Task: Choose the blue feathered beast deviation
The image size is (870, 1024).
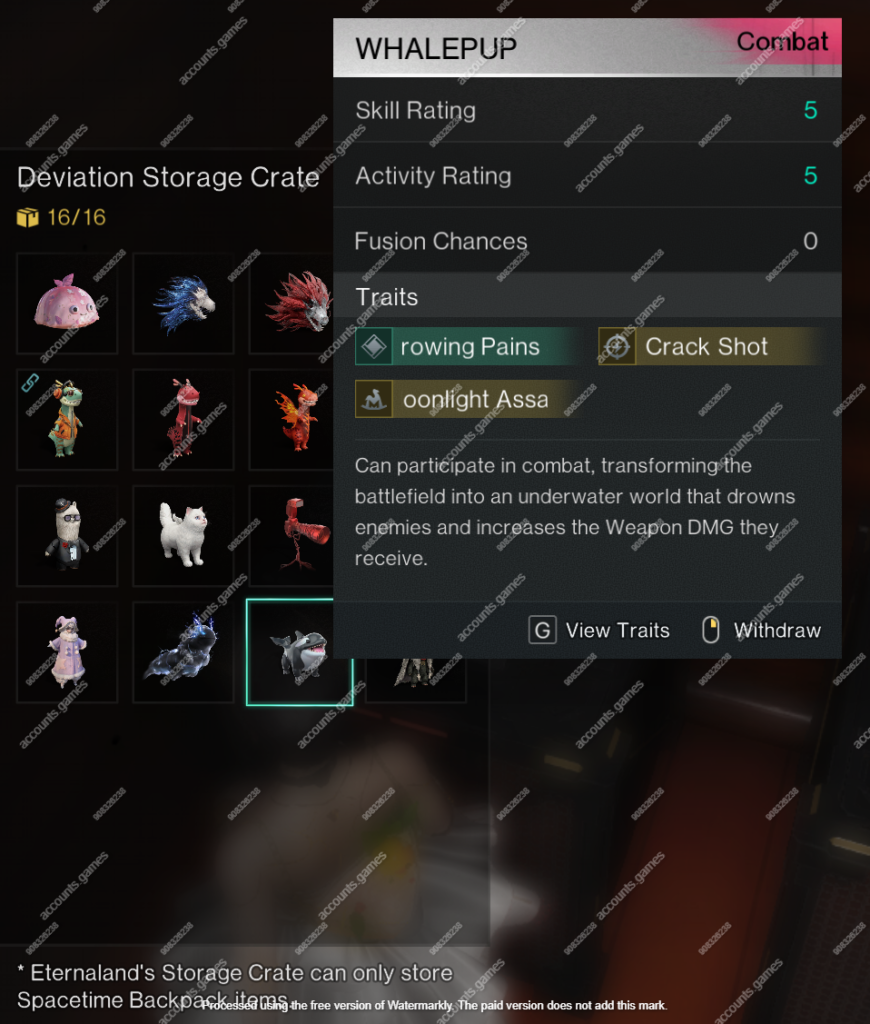Action: click(x=183, y=303)
